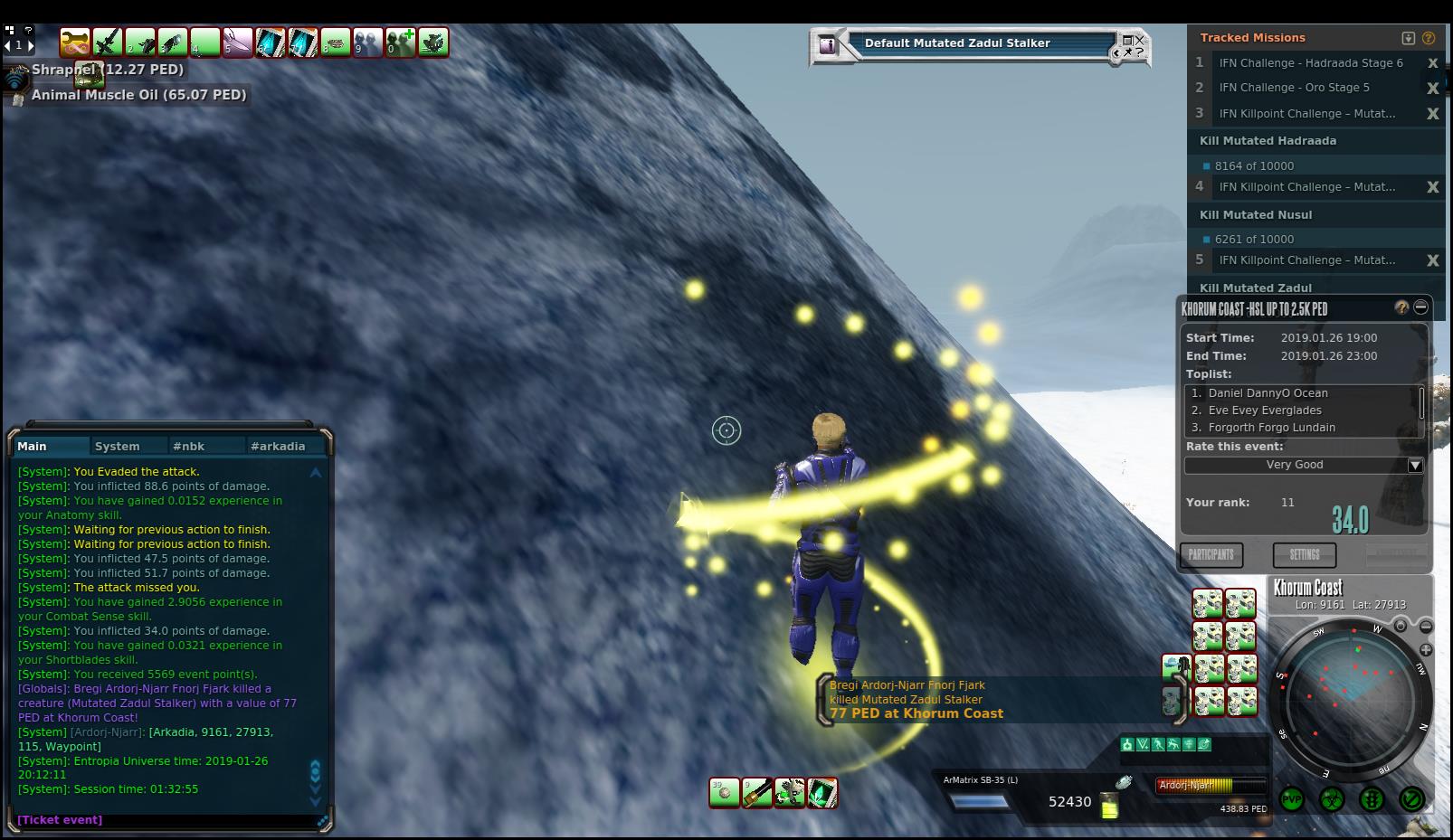The height and width of the screenshot is (840, 1453).
Task: Activate the wrench and infinity hotbar slot
Action: 75,42
